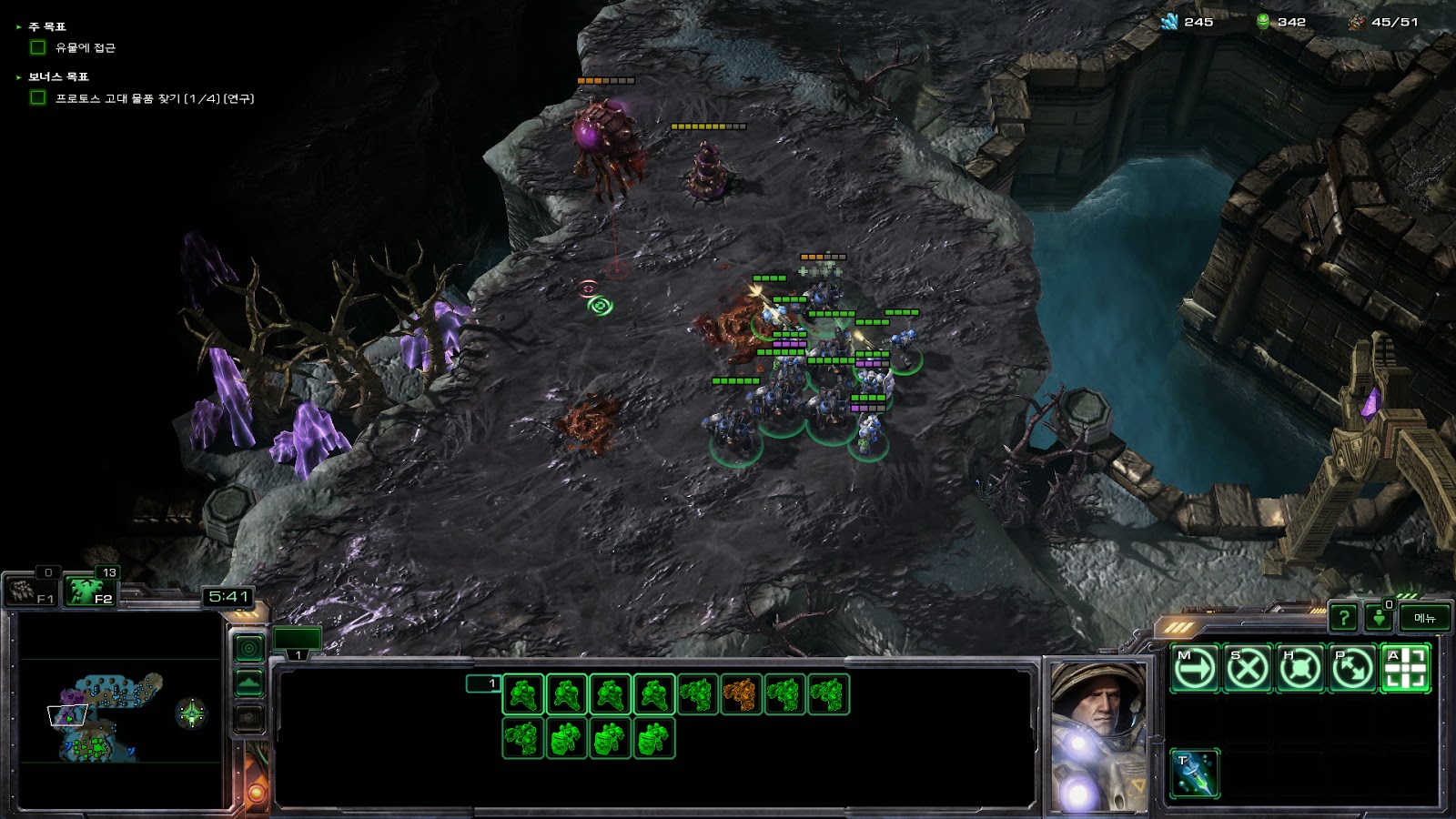Select idle workers with the F1 button

(32, 591)
